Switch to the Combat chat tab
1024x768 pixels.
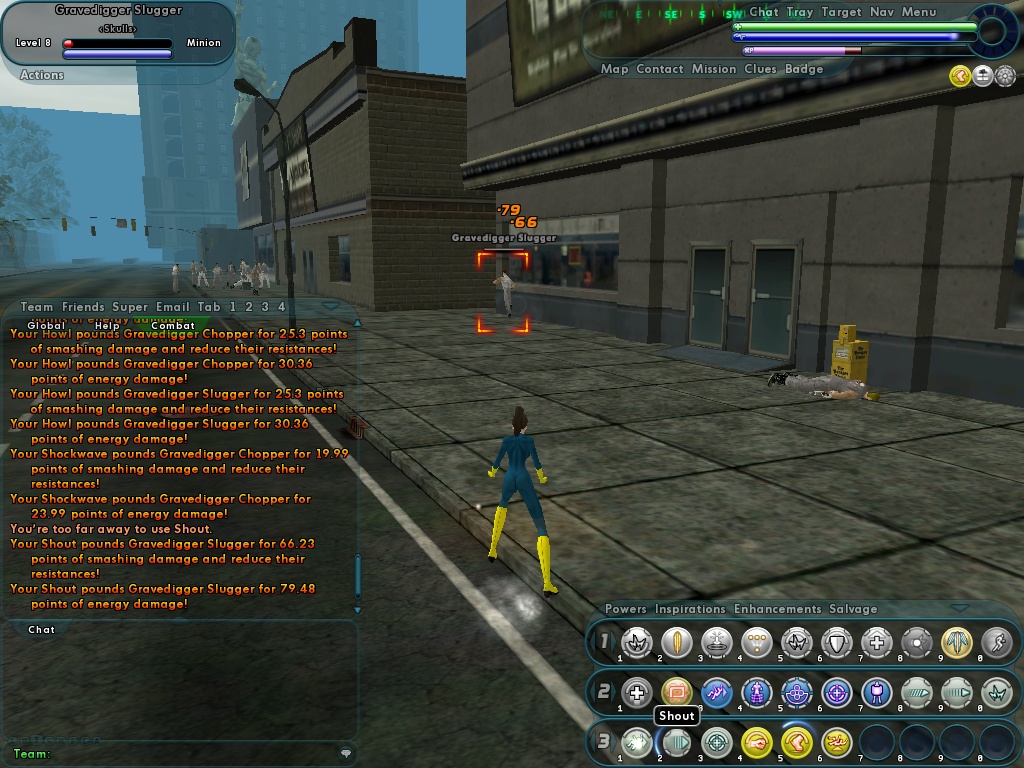173,325
